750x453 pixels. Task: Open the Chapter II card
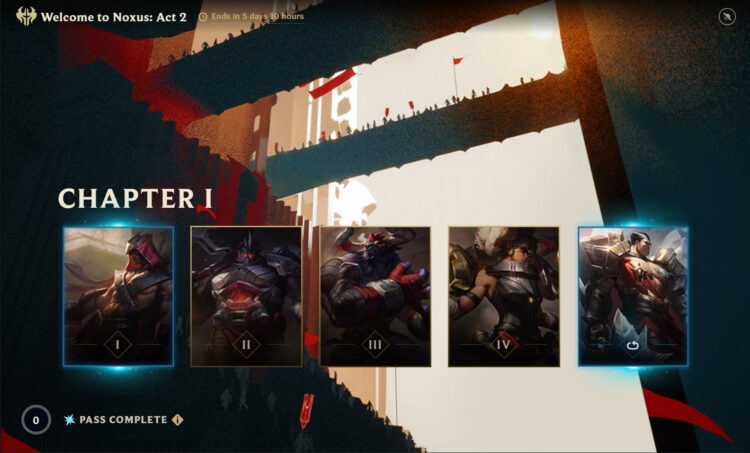click(x=246, y=296)
